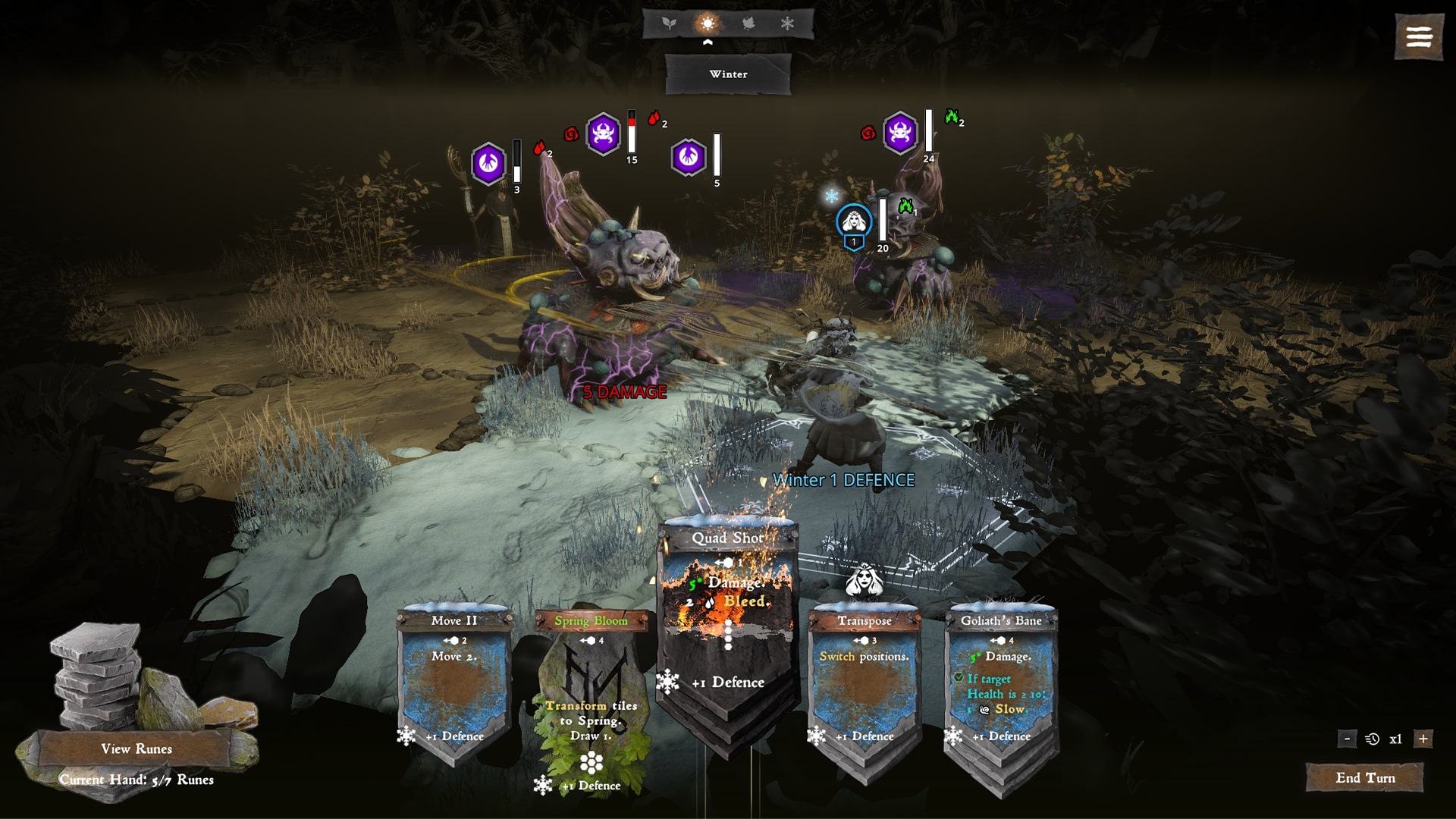Open the hamburger menu
1456x819 pixels.
click(1418, 36)
